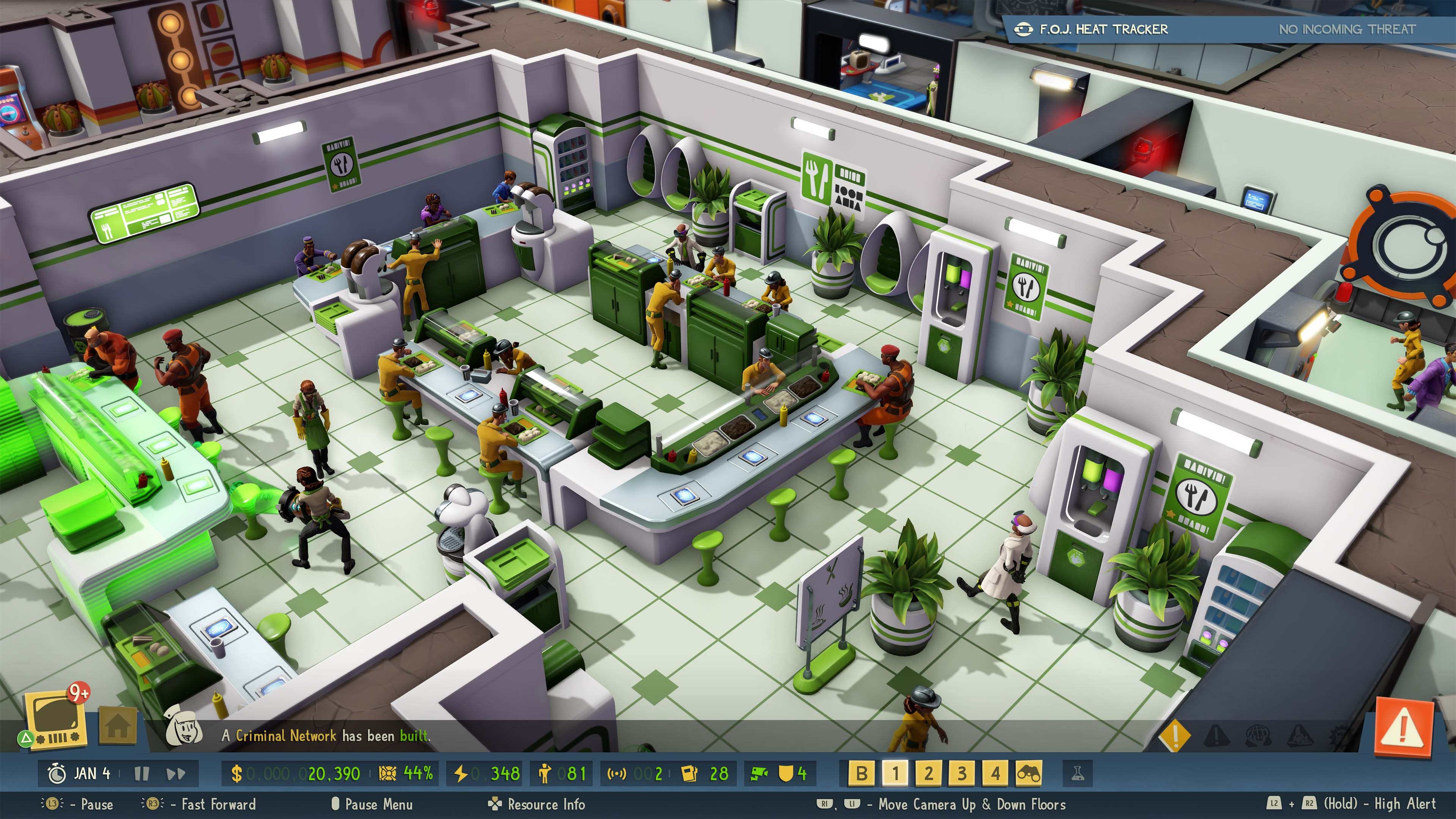Screen dimensions: 1456x819
Task: Jump to floor 4
Action: coord(995,773)
